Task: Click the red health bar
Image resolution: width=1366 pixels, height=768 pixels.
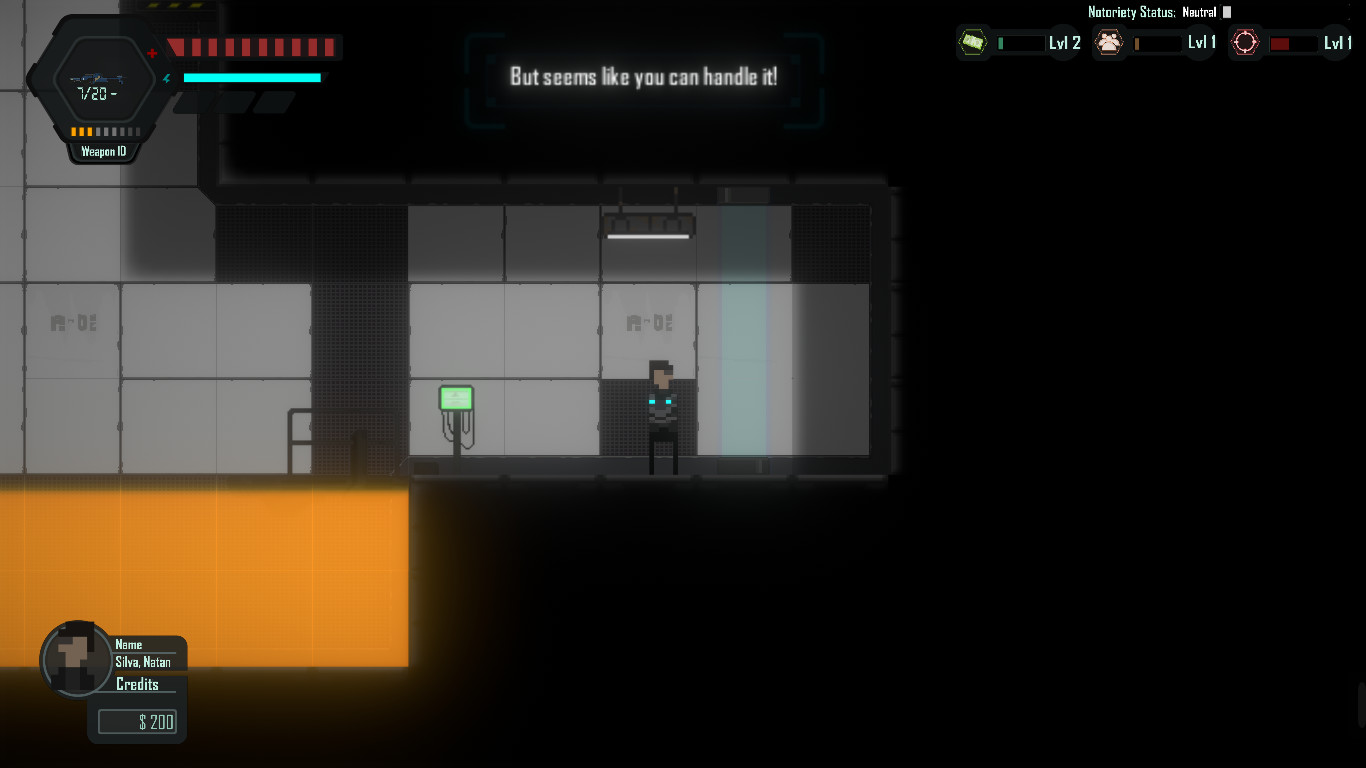Action: (253, 47)
